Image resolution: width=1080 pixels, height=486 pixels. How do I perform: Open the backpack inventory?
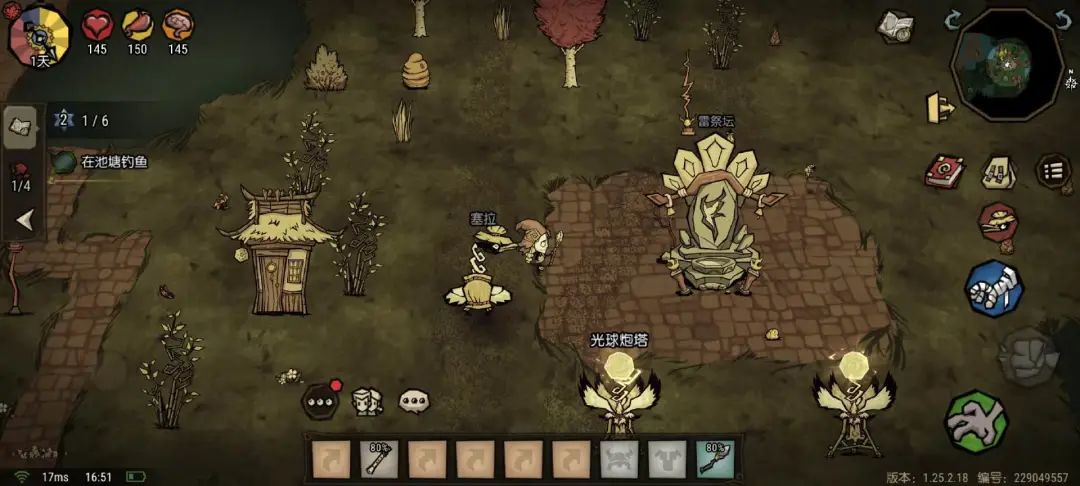997,171
